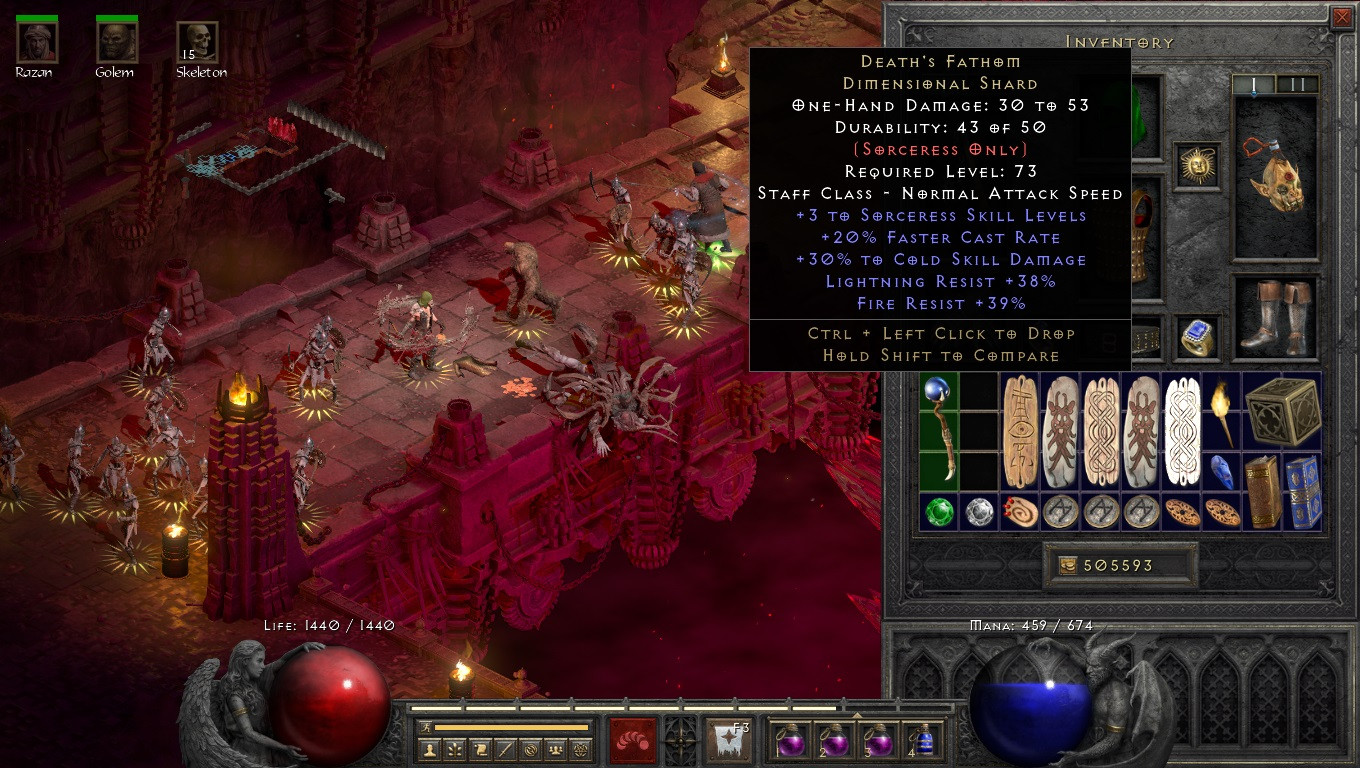Open the party screen icon
The height and width of the screenshot is (768, 1360).
point(555,749)
